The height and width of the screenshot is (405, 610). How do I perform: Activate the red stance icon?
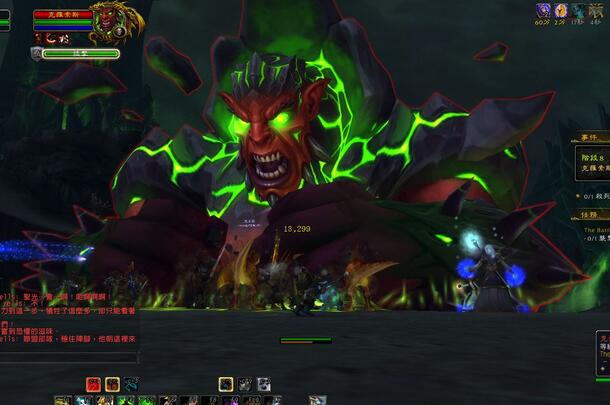[x=93, y=384]
